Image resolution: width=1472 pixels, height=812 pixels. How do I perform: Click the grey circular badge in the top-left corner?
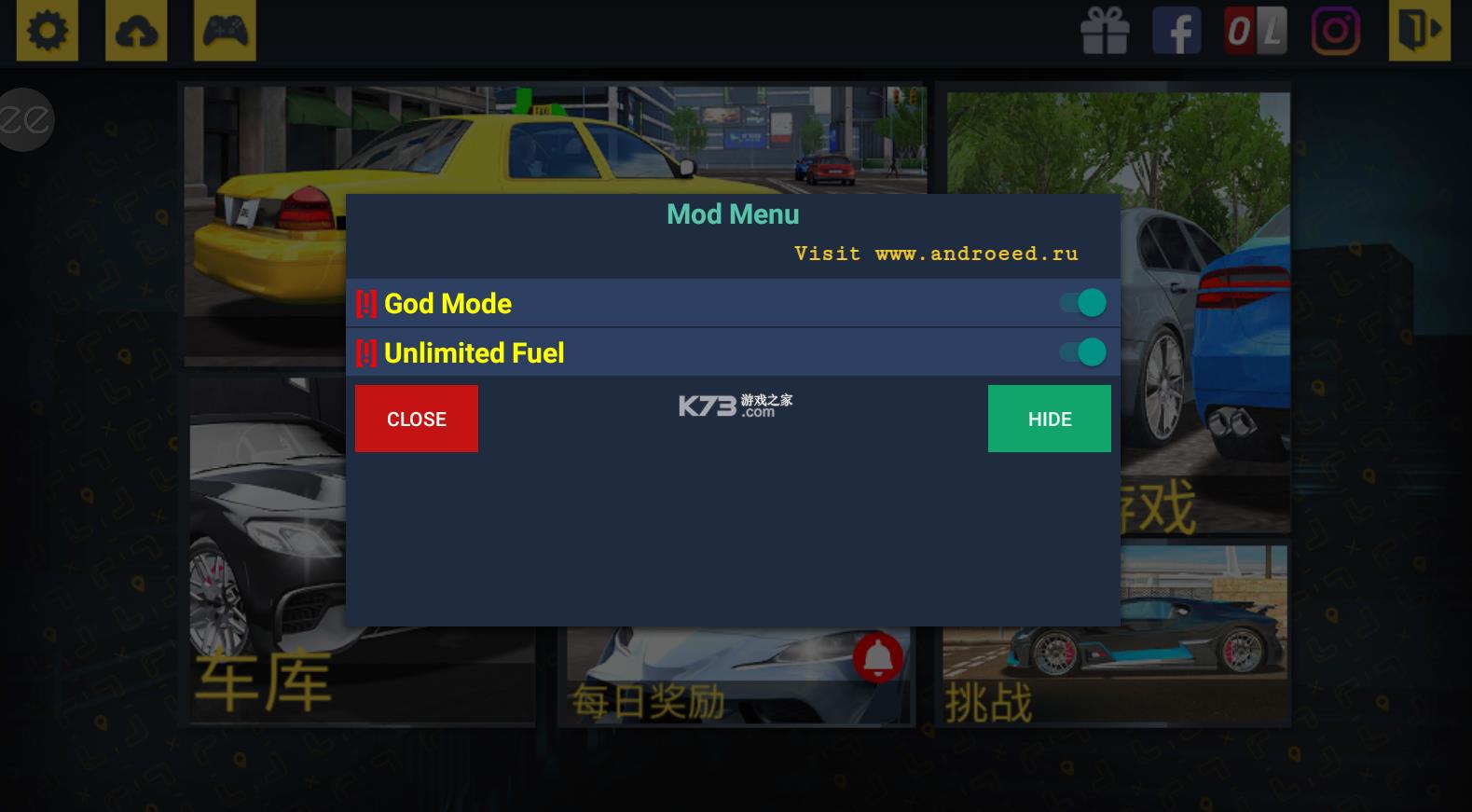25,118
